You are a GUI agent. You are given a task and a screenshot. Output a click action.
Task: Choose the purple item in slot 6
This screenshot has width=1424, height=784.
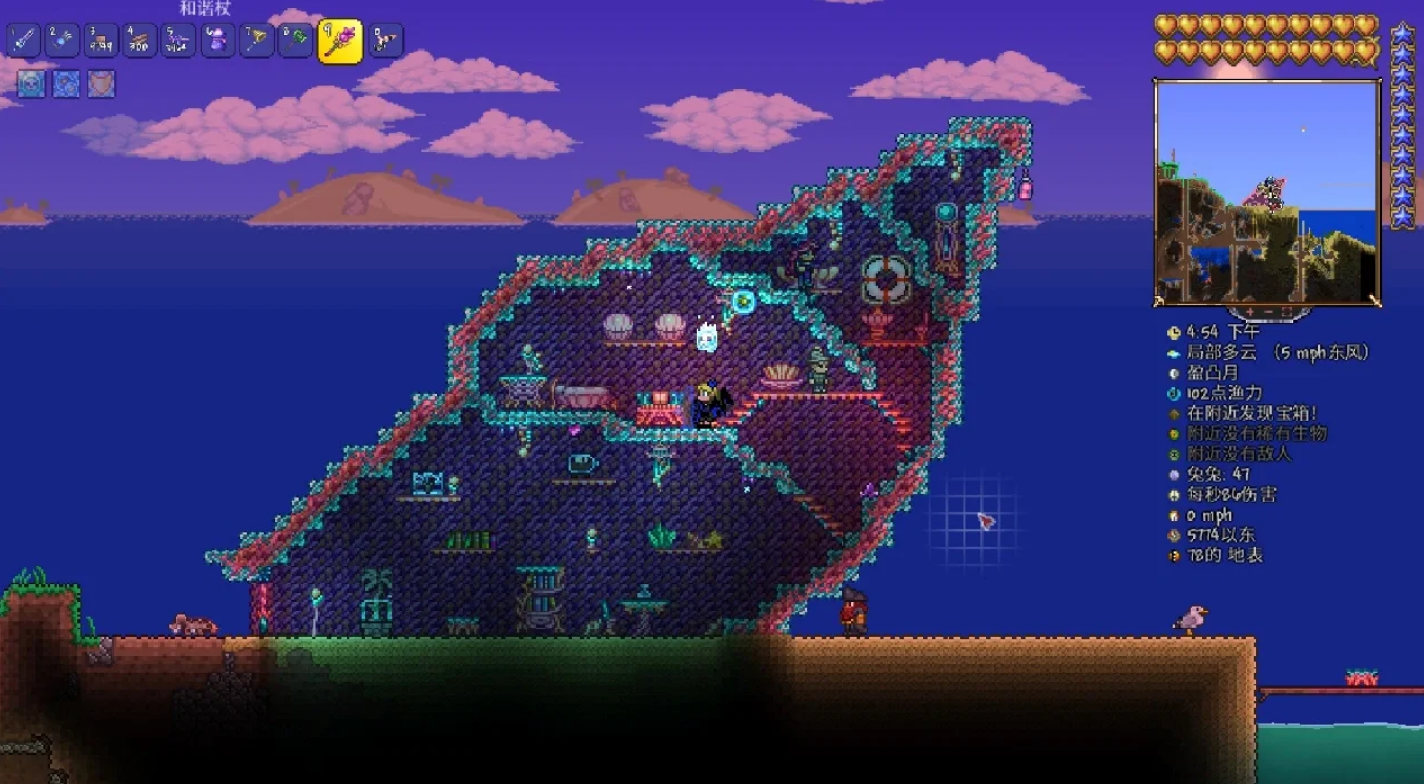pyautogui.click(x=218, y=41)
